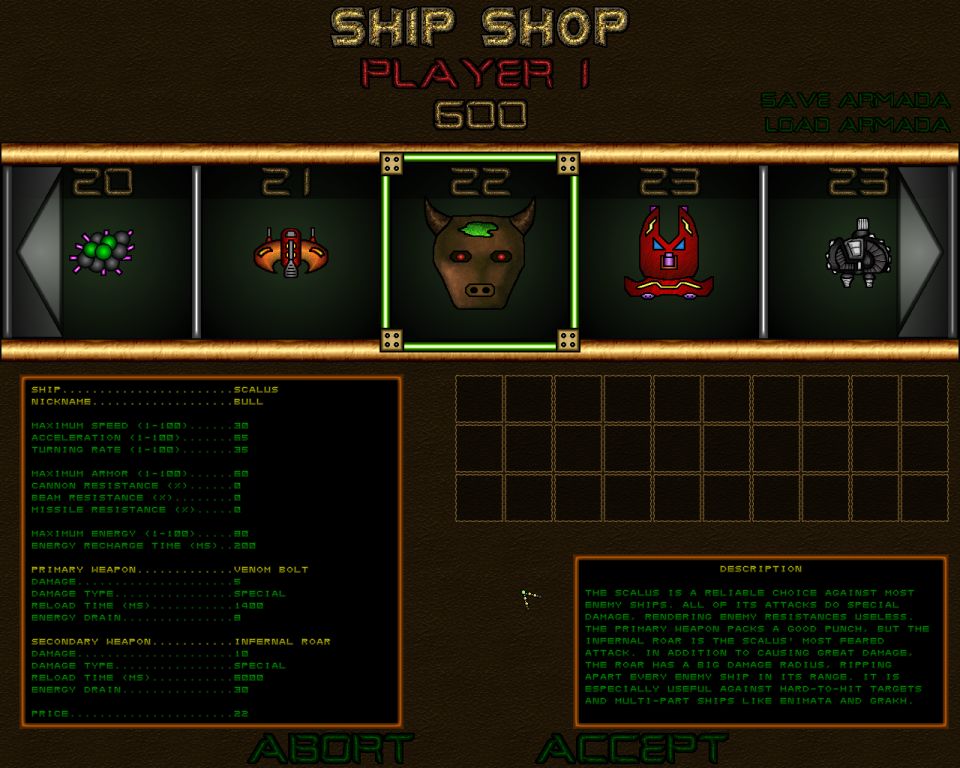Load a saved armada
Viewport: 960px width, 768px height.
pyautogui.click(x=856, y=125)
